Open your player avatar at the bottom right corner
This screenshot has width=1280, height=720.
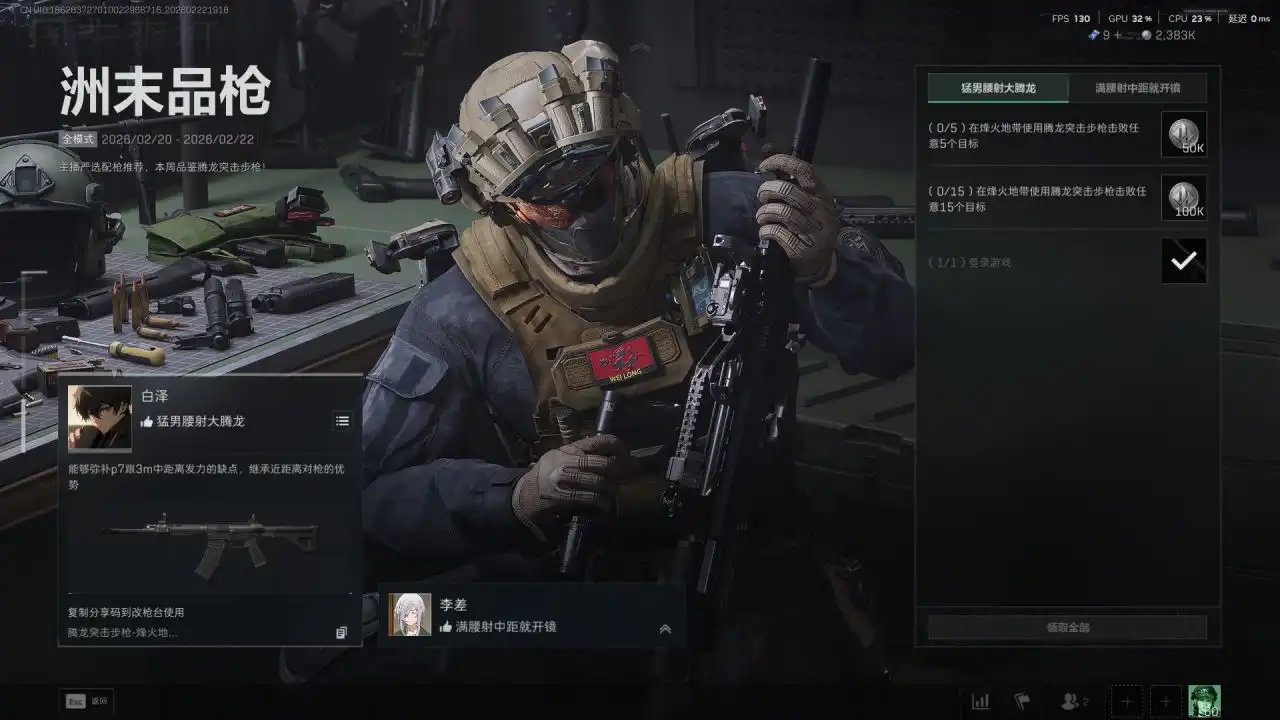tap(1205, 700)
